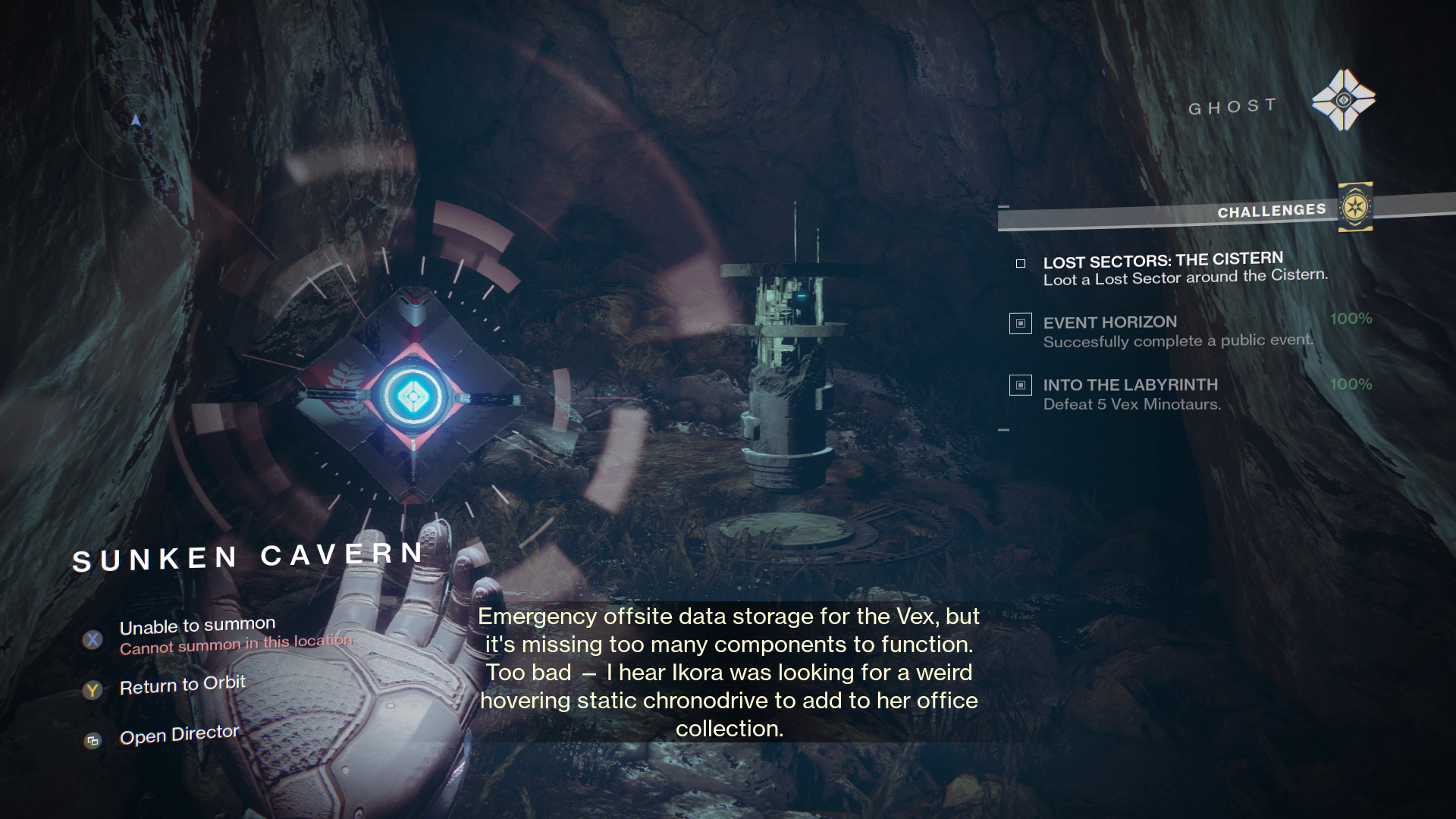This screenshot has height=819, width=1456.
Task: Choose the Open Director option
Action: (x=179, y=736)
